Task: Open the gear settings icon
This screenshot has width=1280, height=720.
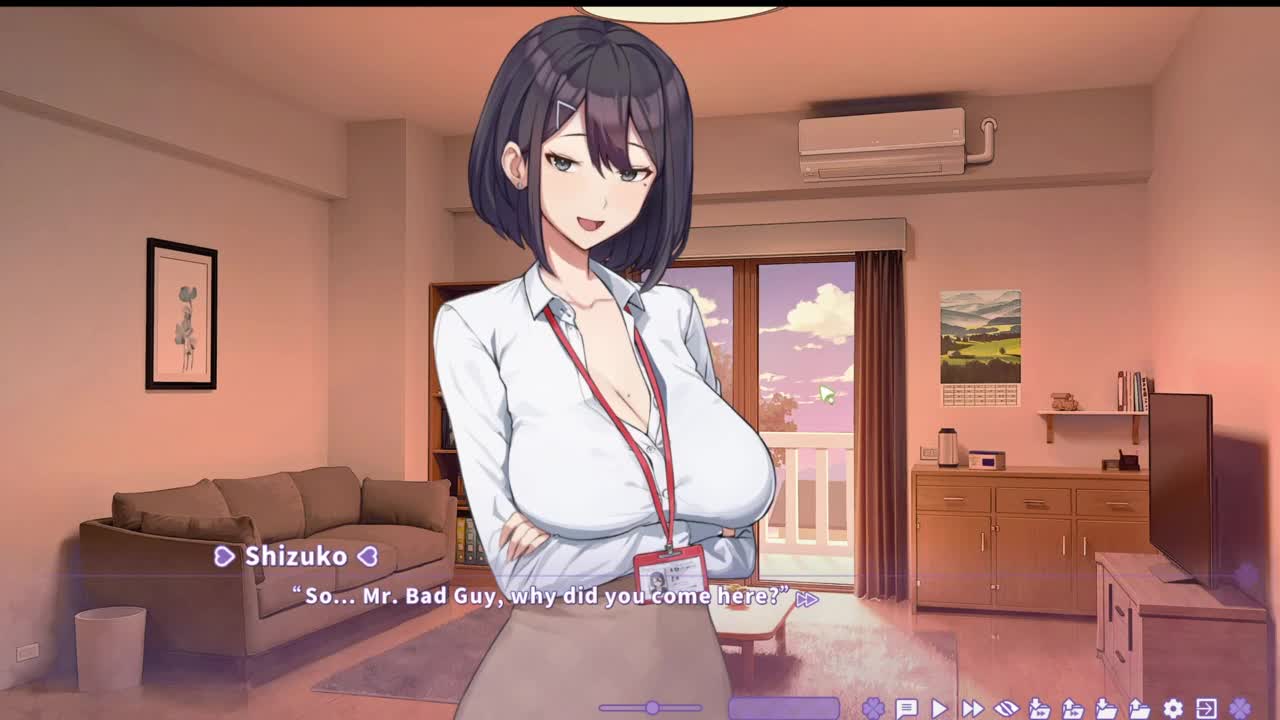Action: (1173, 709)
